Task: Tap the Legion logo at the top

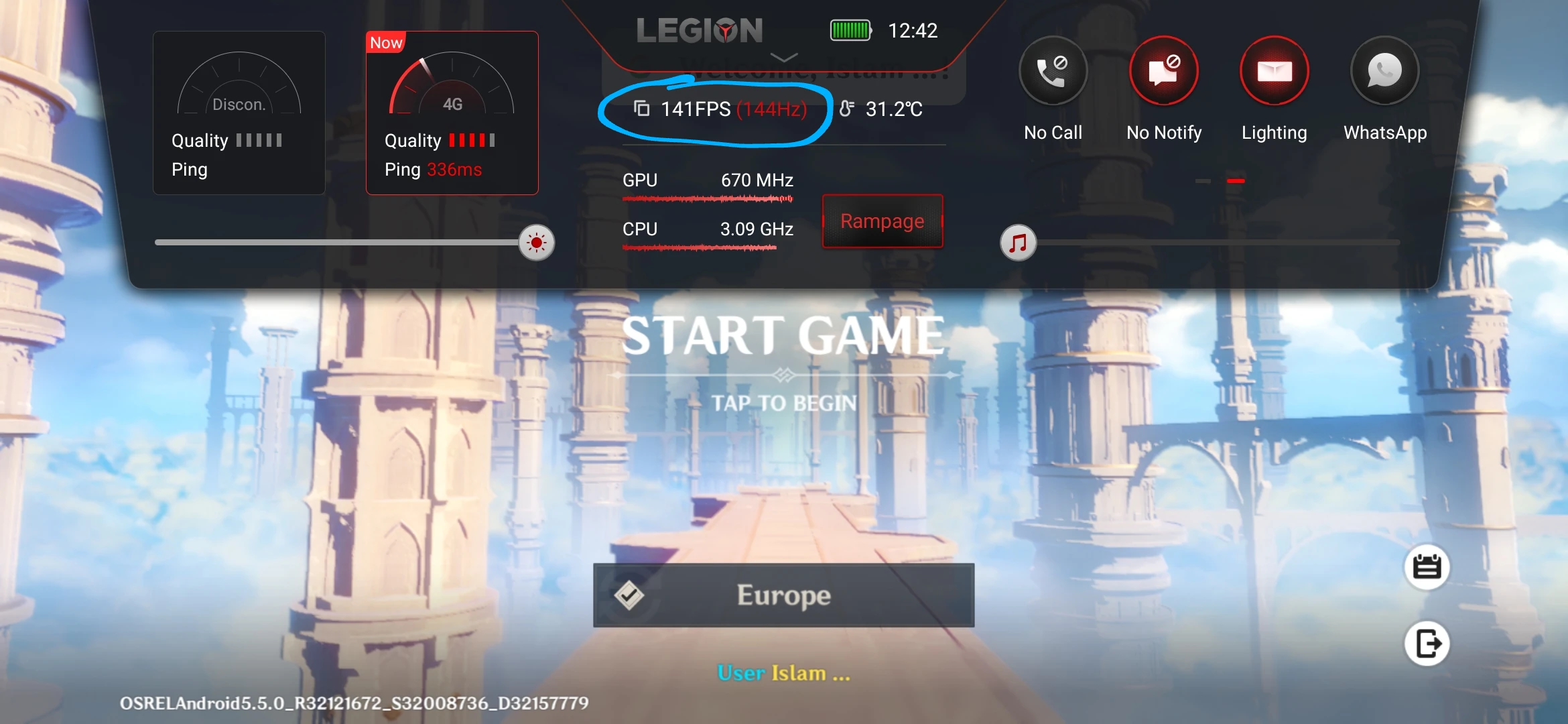Action: tap(700, 30)
